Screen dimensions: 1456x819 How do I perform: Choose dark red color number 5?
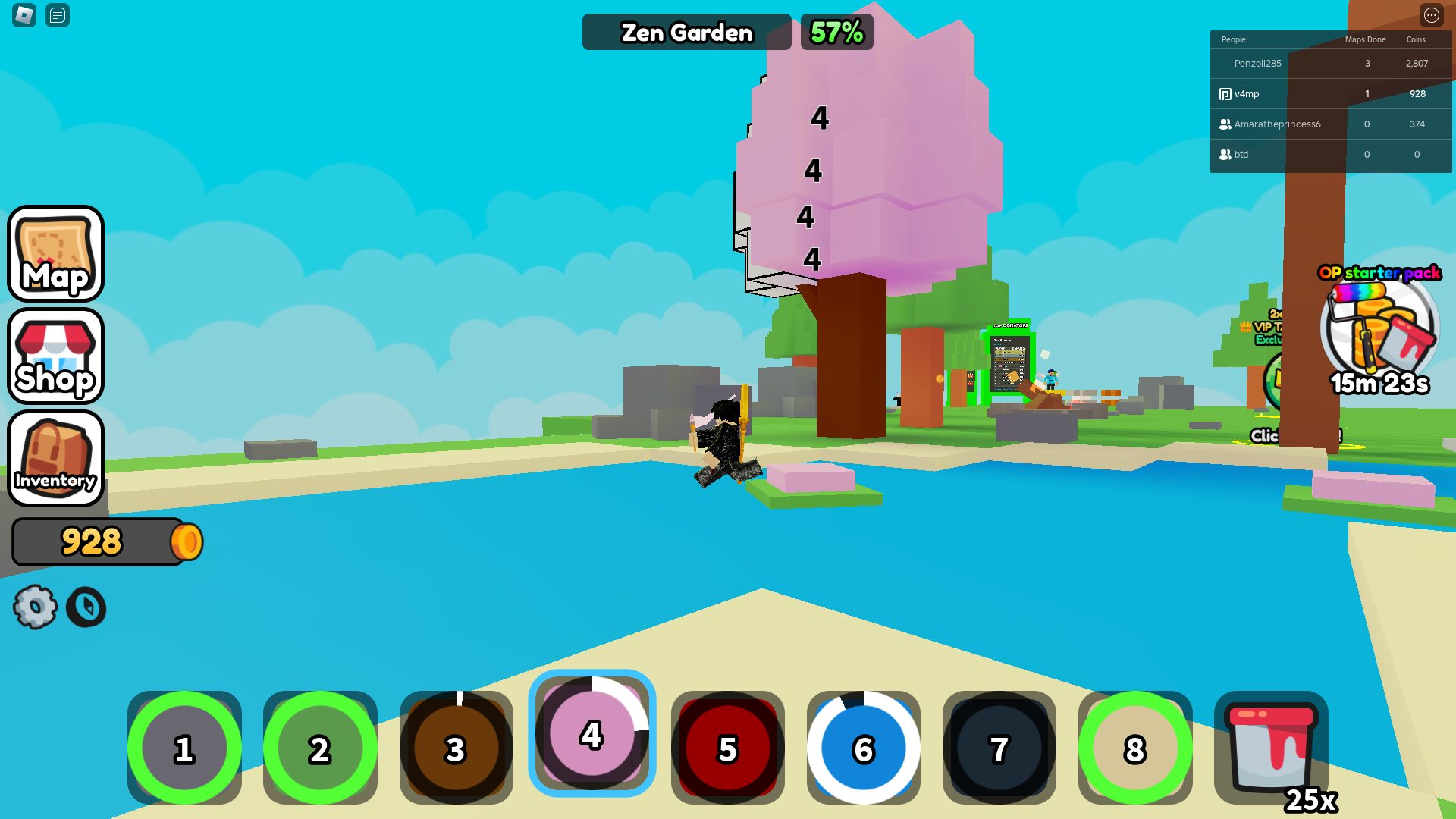[727, 748]
